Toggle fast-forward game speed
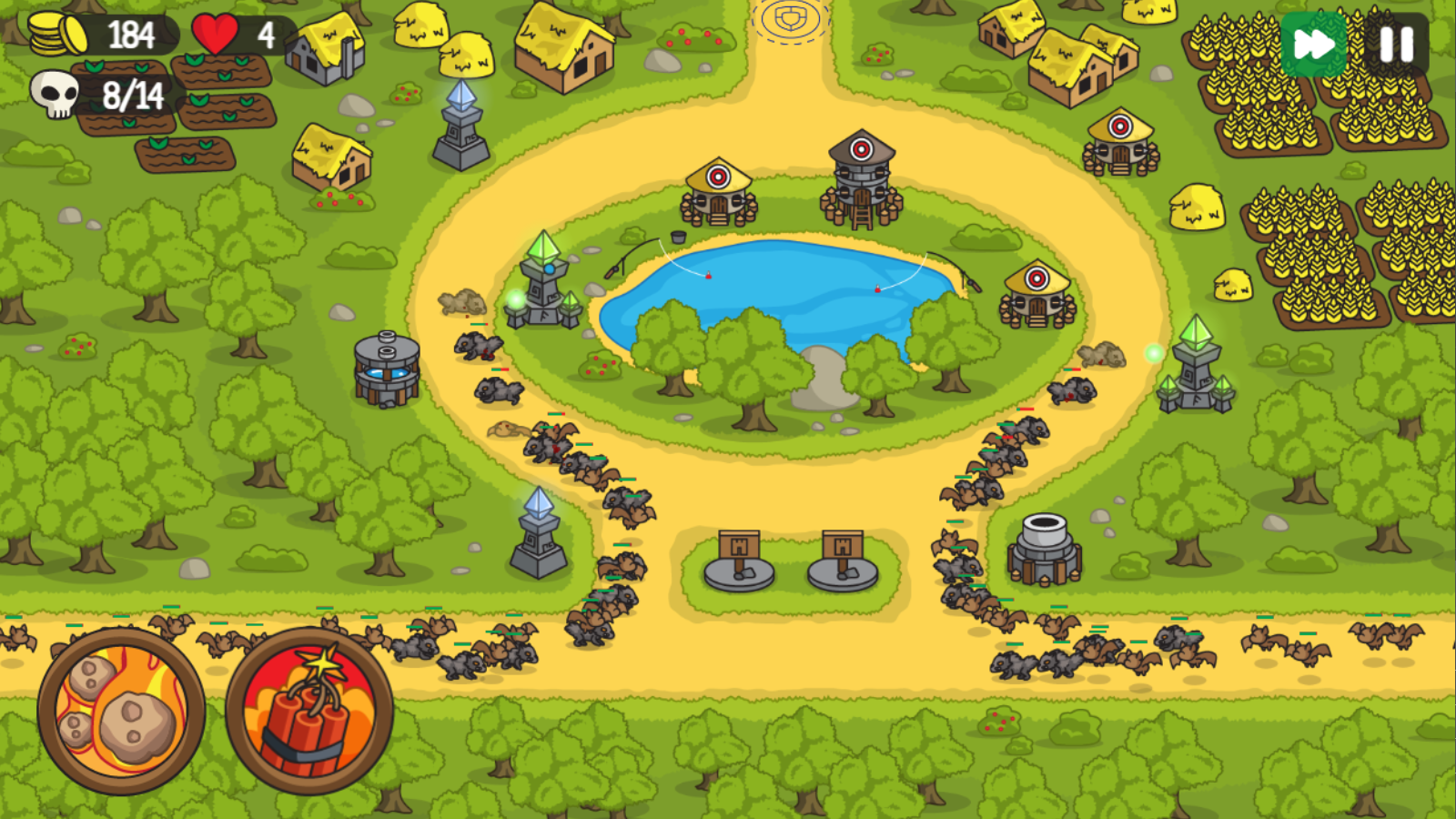Viewport: 1456px width, 819px height. (x=1313, y=42)
